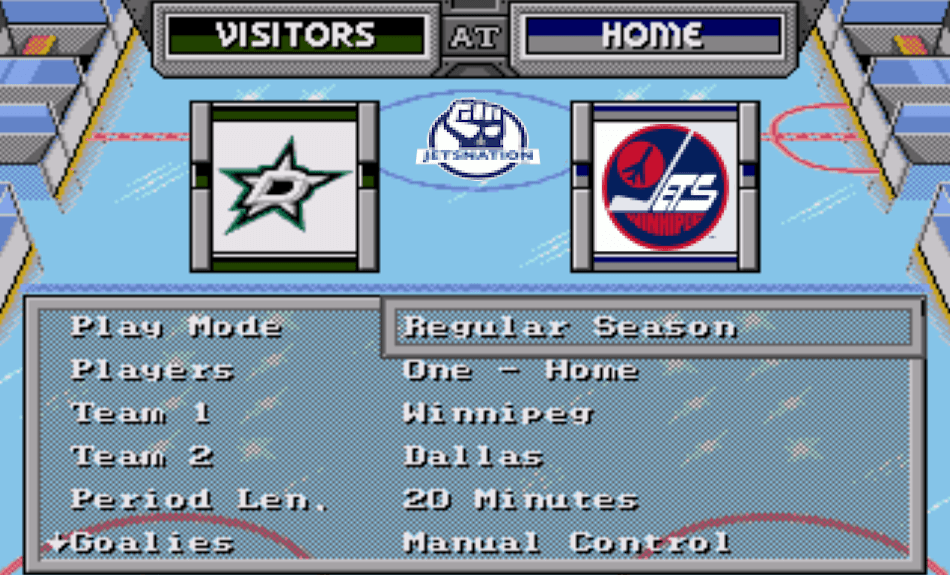Image resolution: width=950 pixels, height=575 pixels.
Task: Choose the Regular Season option
Action: (x=570, y=327)
